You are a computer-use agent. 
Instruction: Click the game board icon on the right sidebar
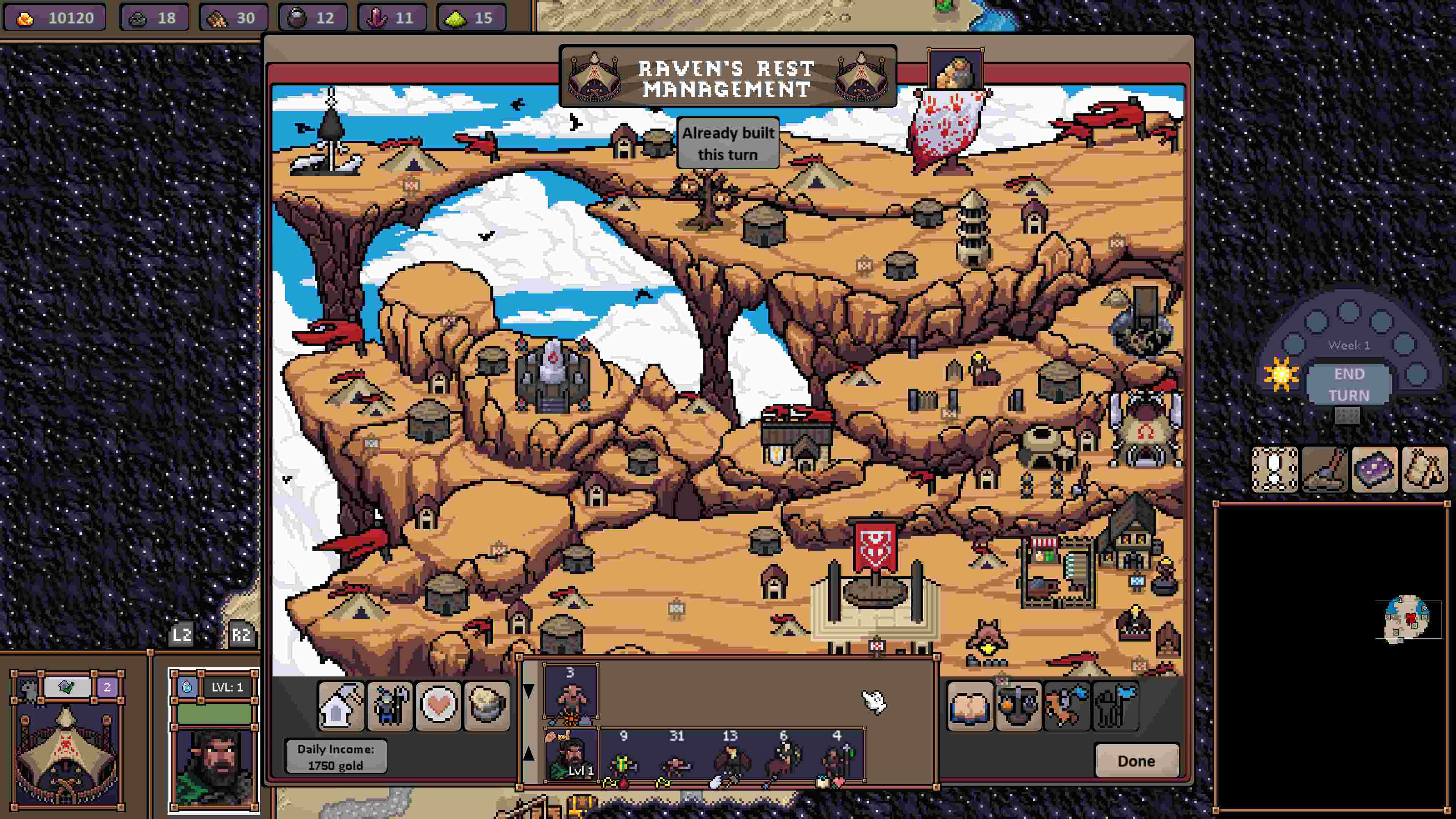point(1274,470)
